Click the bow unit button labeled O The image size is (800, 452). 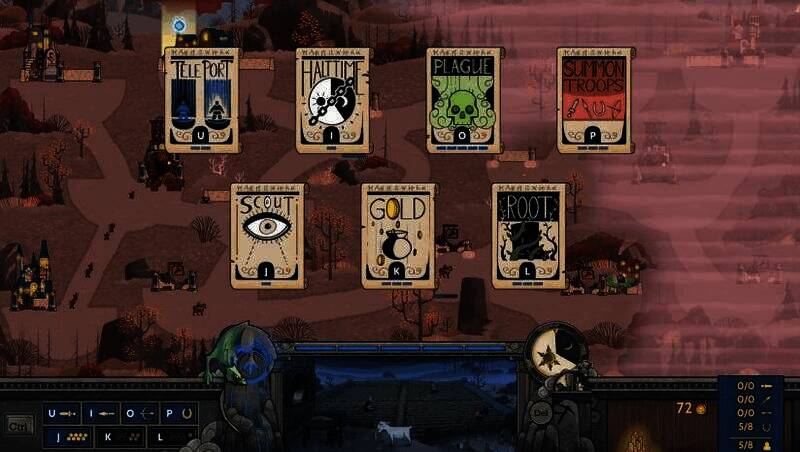click(137, 412)
